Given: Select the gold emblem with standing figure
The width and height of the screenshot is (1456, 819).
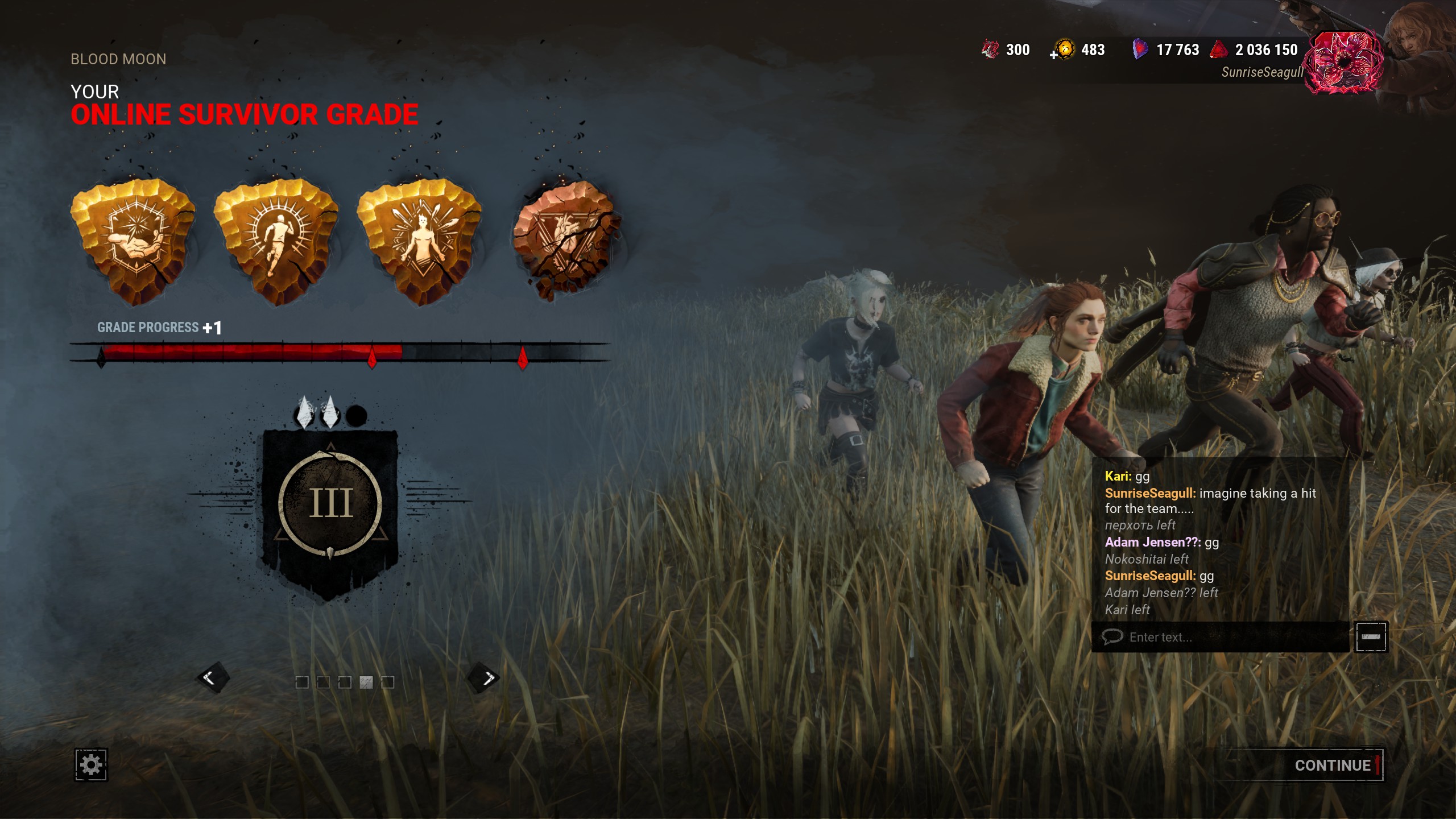Looking at the screenshot, I should [421, 241].
